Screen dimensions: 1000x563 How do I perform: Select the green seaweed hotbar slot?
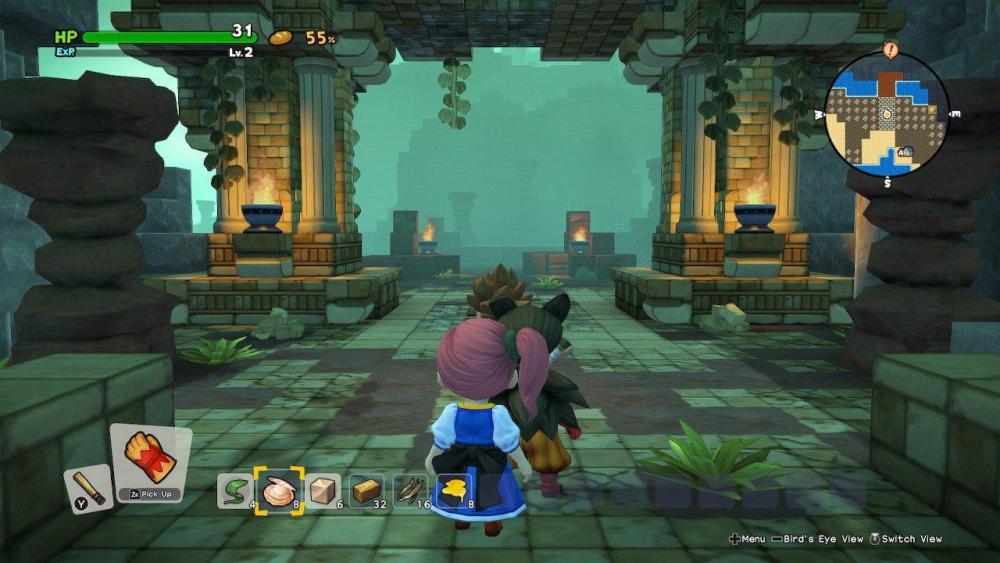tap(234, 491)
